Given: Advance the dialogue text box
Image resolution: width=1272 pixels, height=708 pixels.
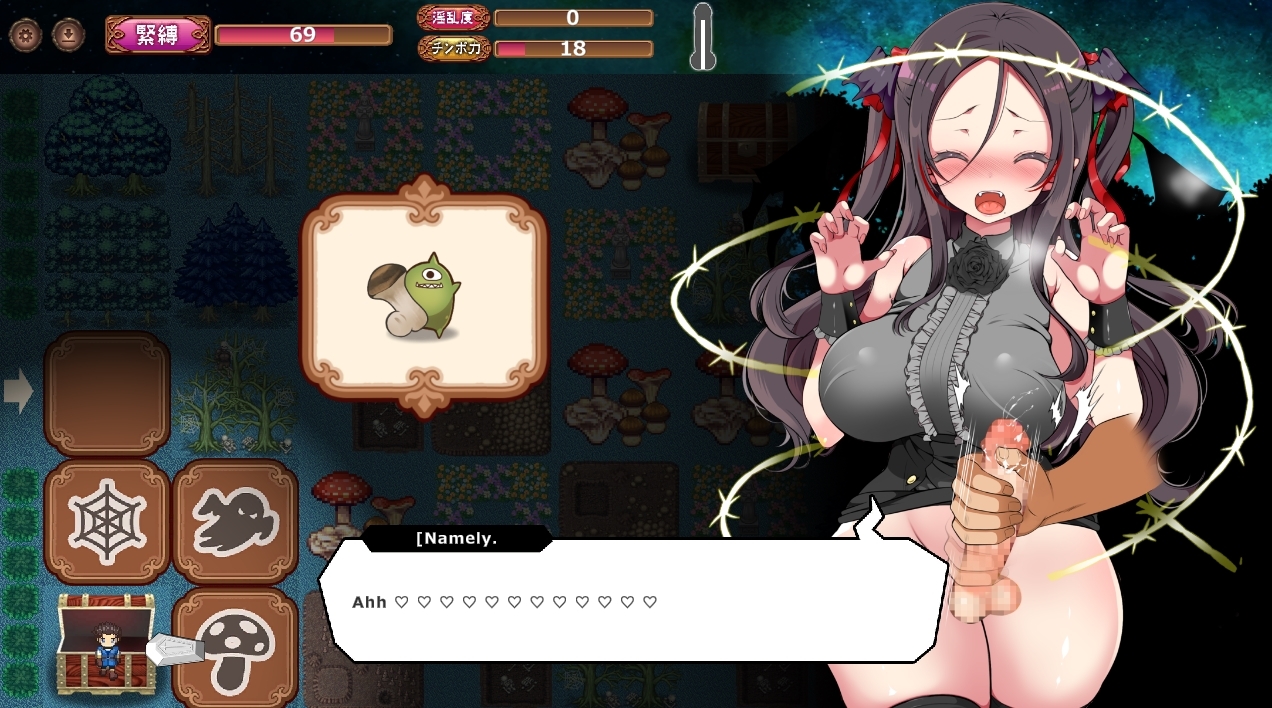Looking at the screenshot, I should (632, 601).
